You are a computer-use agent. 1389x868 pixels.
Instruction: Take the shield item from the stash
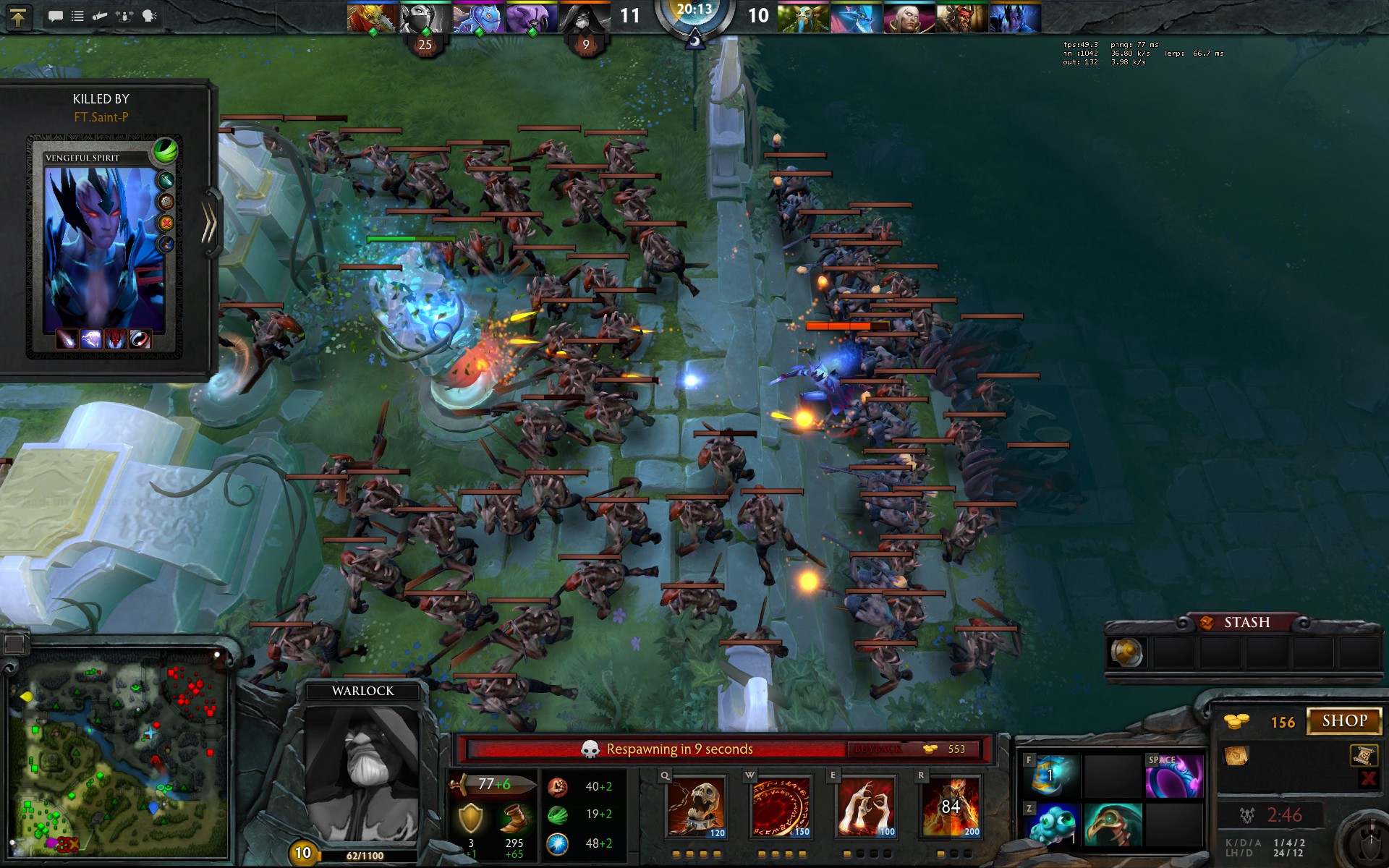click(1126, 652)
